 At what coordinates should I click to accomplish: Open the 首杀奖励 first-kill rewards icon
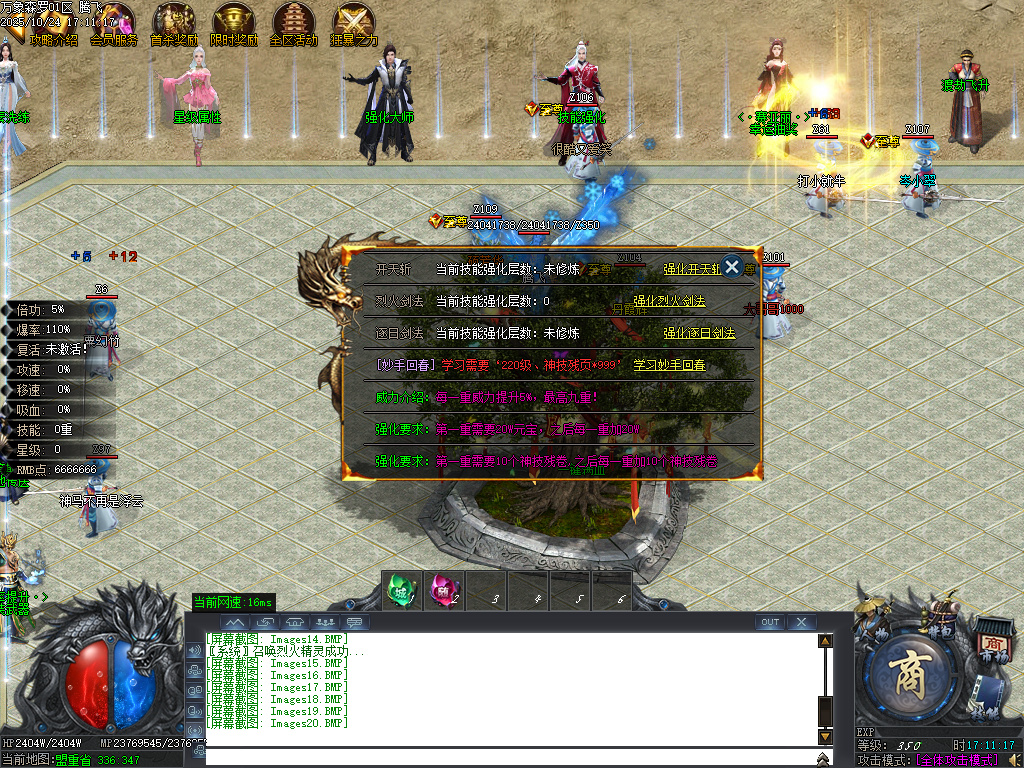[x=174, y=24]
